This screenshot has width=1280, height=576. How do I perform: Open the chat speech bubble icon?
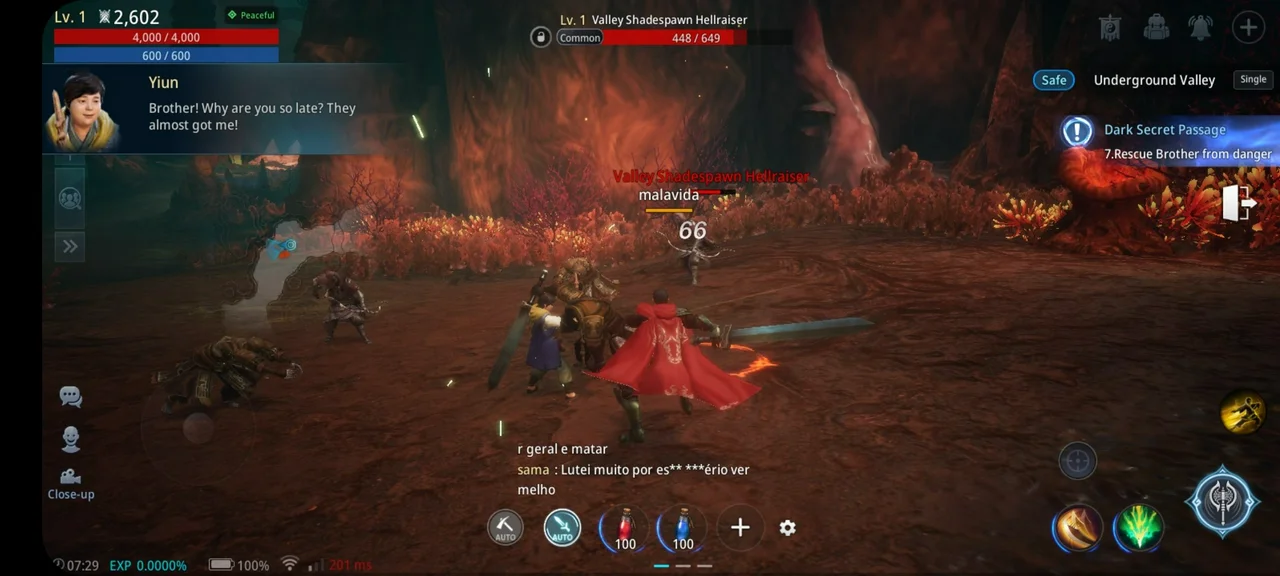70,396
